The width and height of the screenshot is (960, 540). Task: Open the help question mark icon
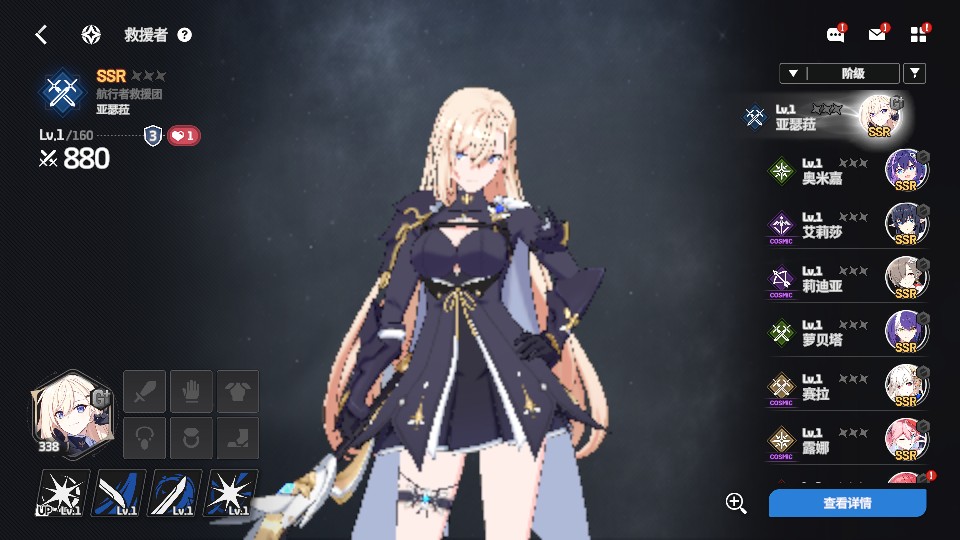[185, 35]
